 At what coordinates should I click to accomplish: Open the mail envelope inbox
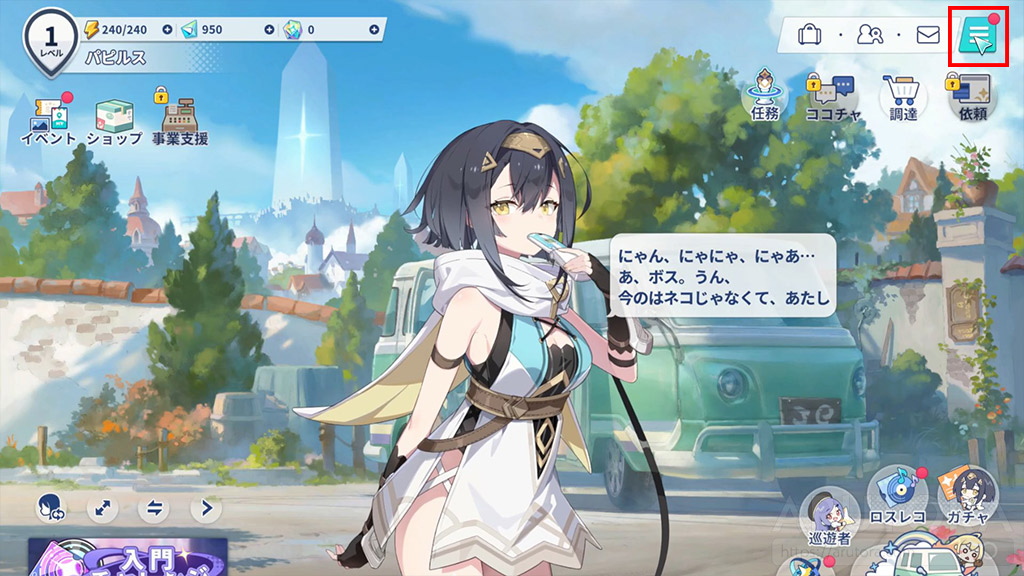click(928, 36)
